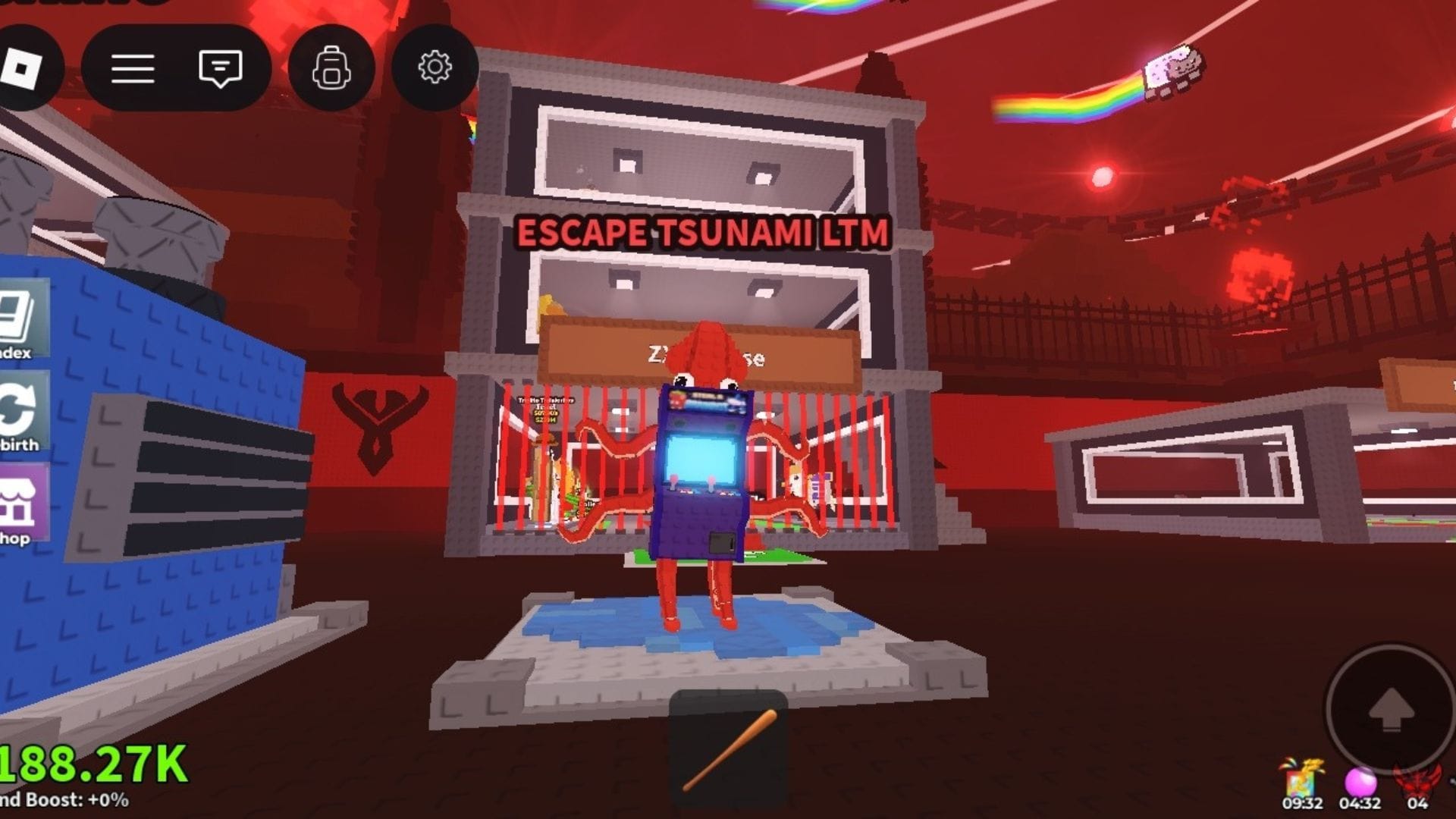Screen dimensions: 1456x819
Task: Open settings with the gear icon
Action: [435, 67]
